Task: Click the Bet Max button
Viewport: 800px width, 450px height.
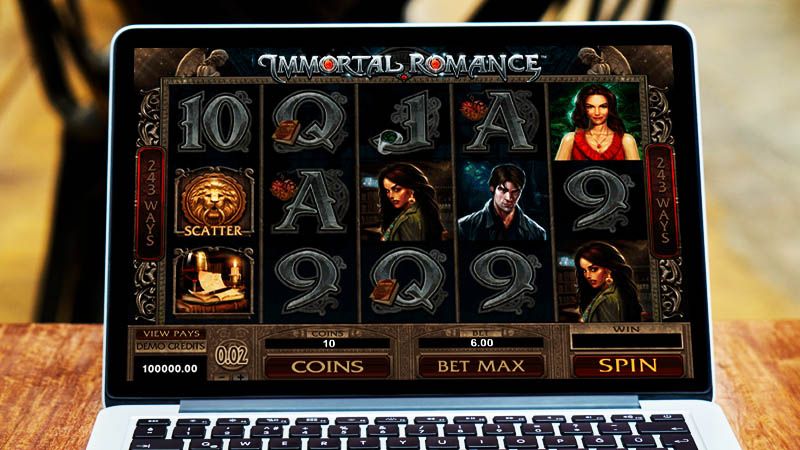Action: tap(480, 366)
